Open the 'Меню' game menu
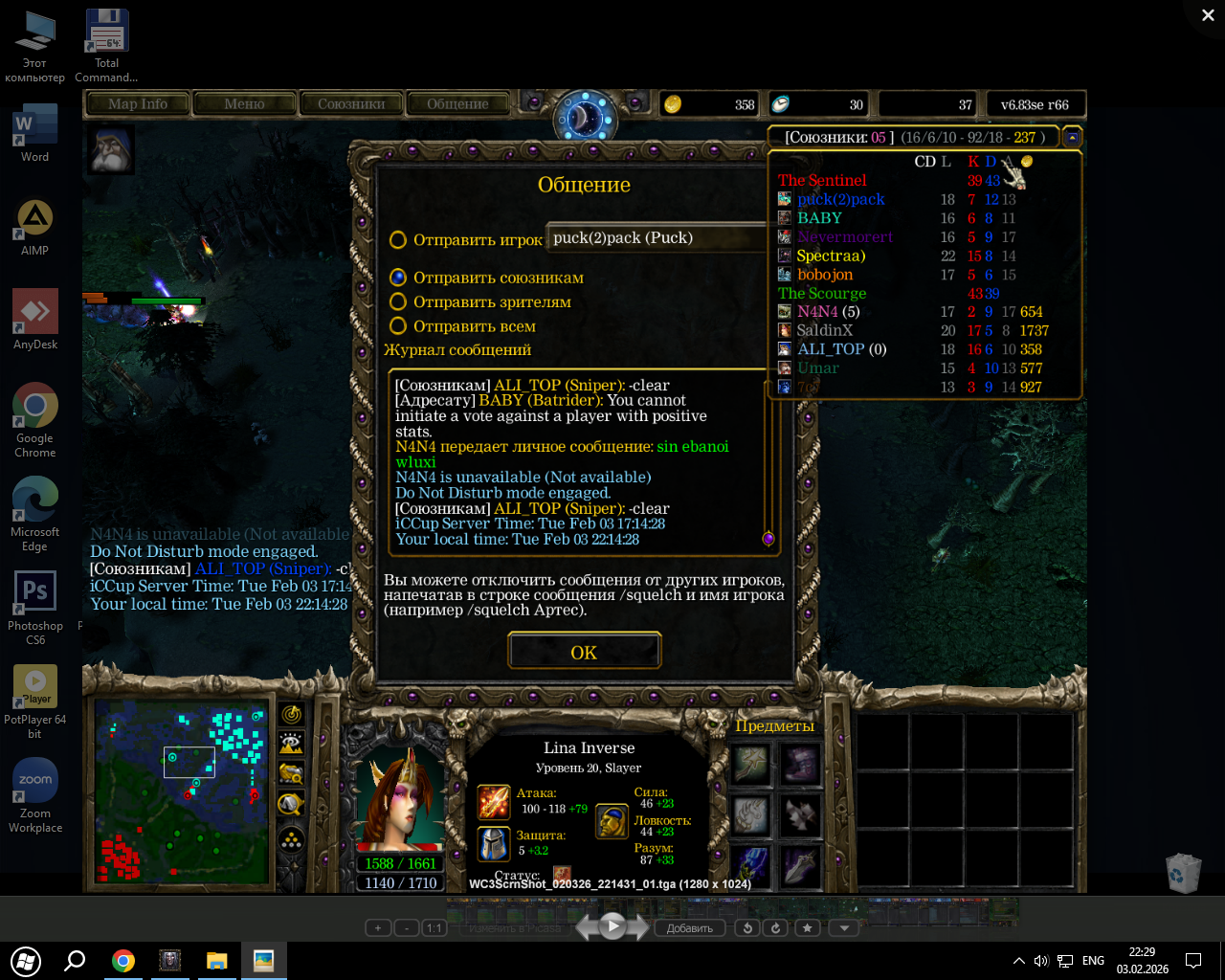The image size is (1225, 980). click(244, 104)
